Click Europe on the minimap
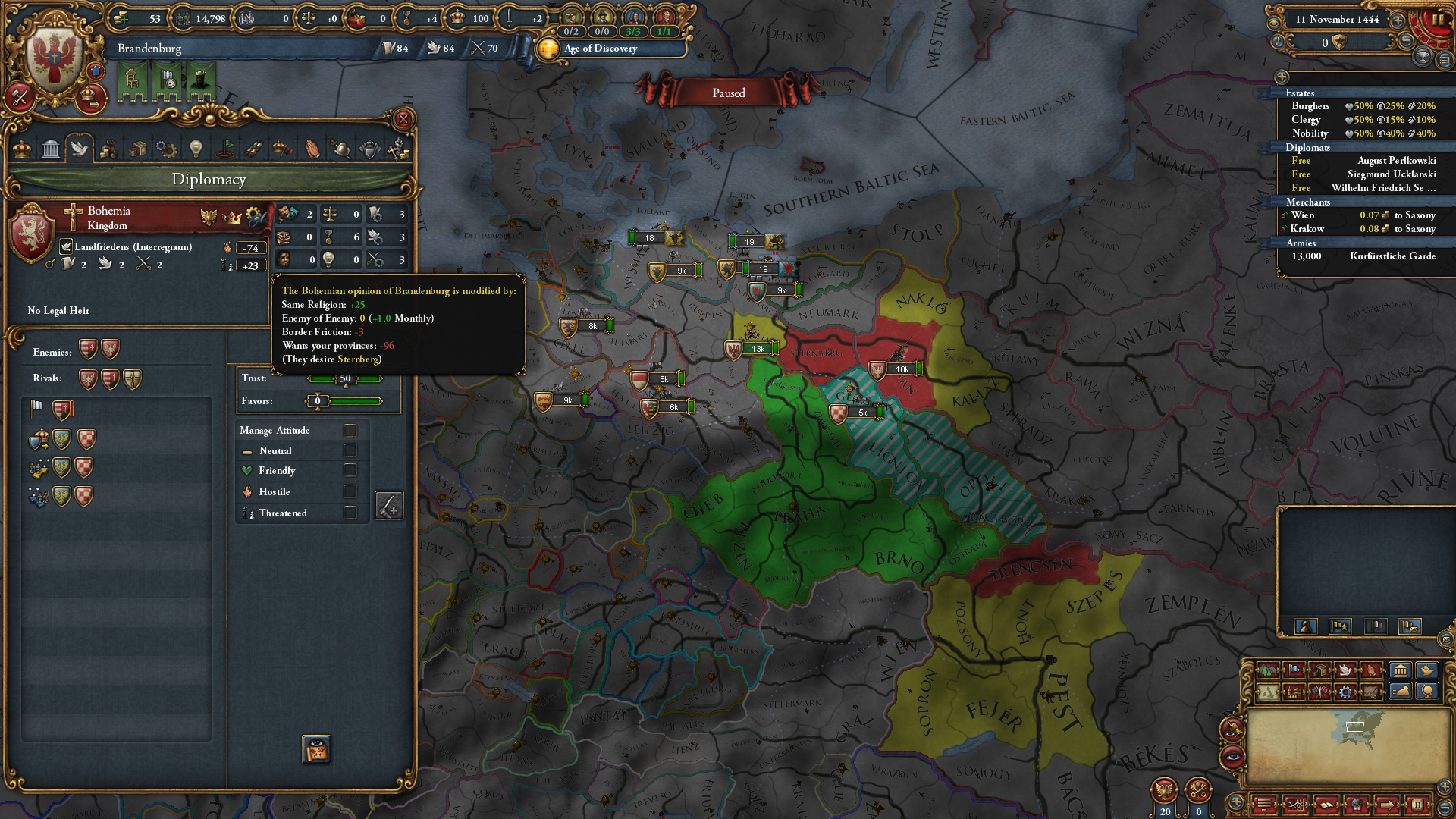The width and height of the screenshot is (1456, 819). click(1357, 726)
